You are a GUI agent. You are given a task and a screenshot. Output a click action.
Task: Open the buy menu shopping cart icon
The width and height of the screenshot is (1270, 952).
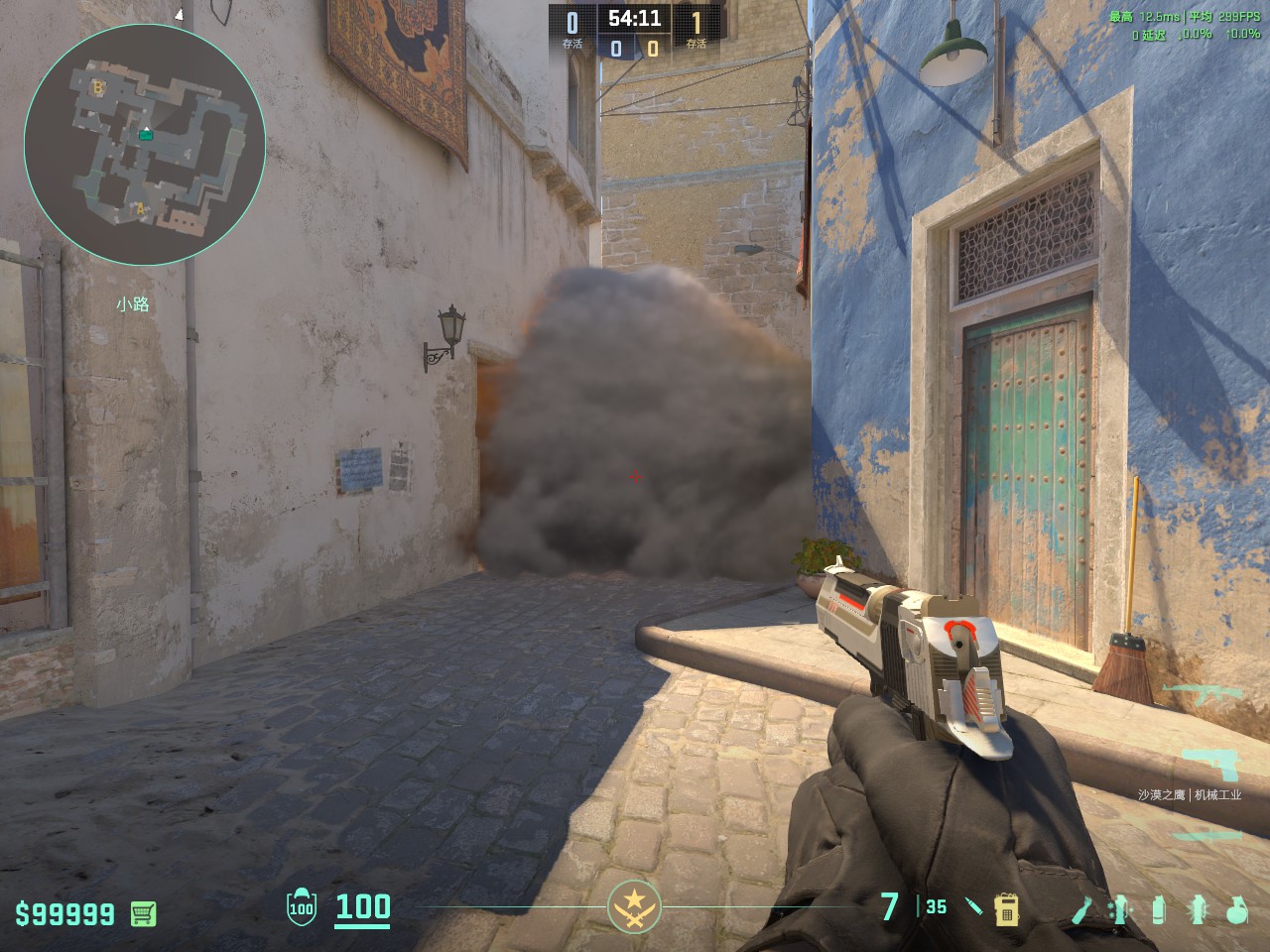(x=144, y=913)
